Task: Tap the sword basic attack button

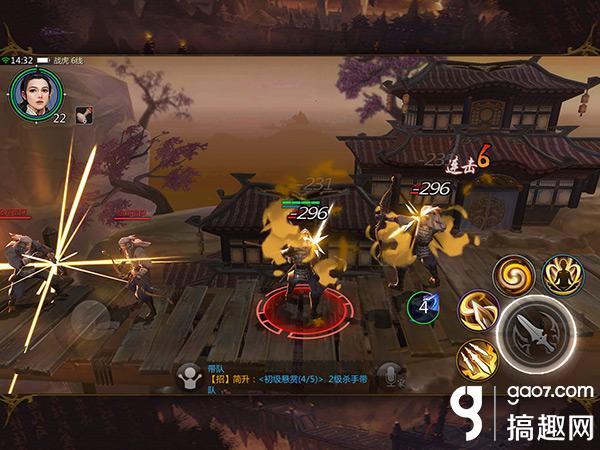Action: [x=535, y=336]
